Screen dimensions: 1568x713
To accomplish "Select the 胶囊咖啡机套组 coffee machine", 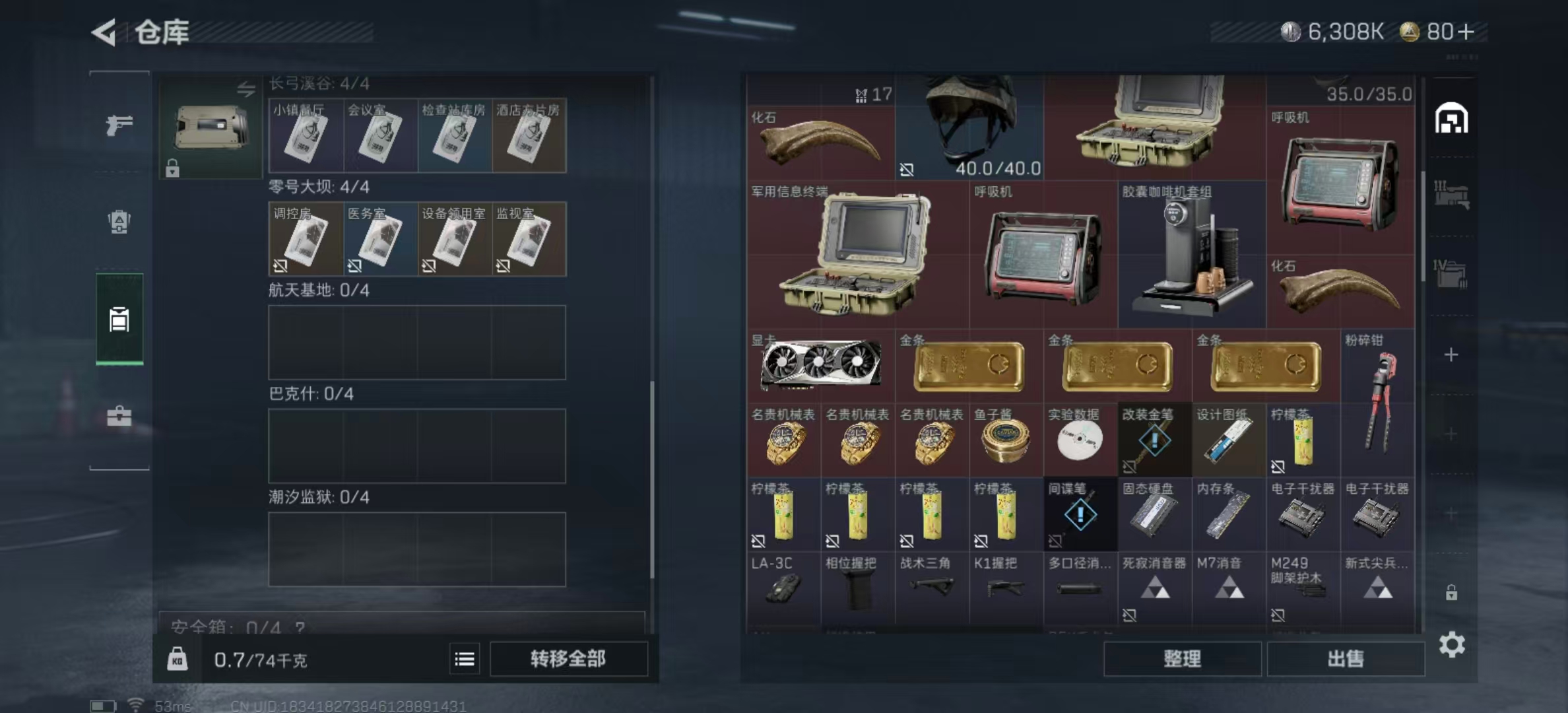I will click(x=1191, y=254).
